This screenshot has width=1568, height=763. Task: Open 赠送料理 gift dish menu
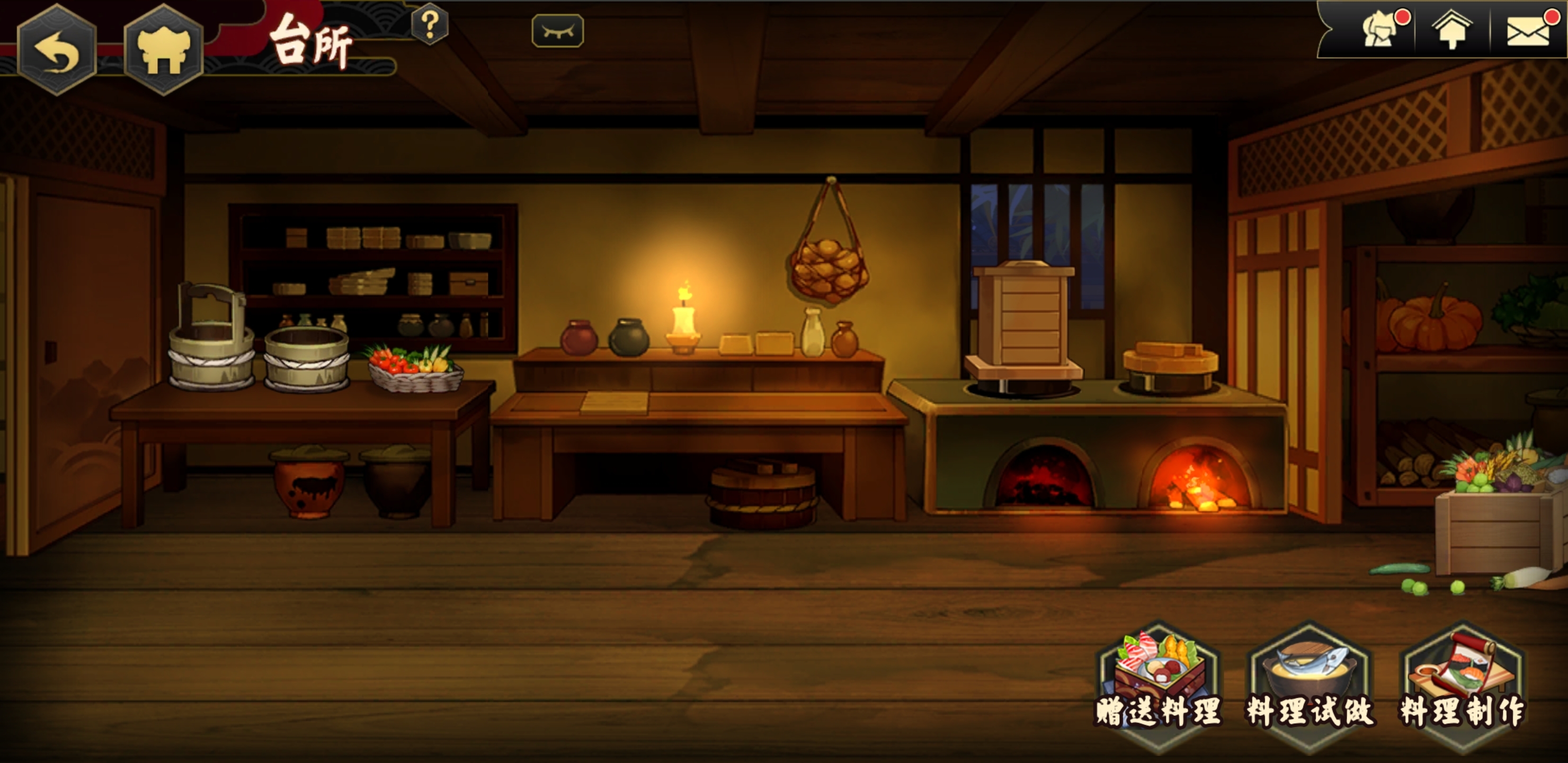tap(1159, 682)
